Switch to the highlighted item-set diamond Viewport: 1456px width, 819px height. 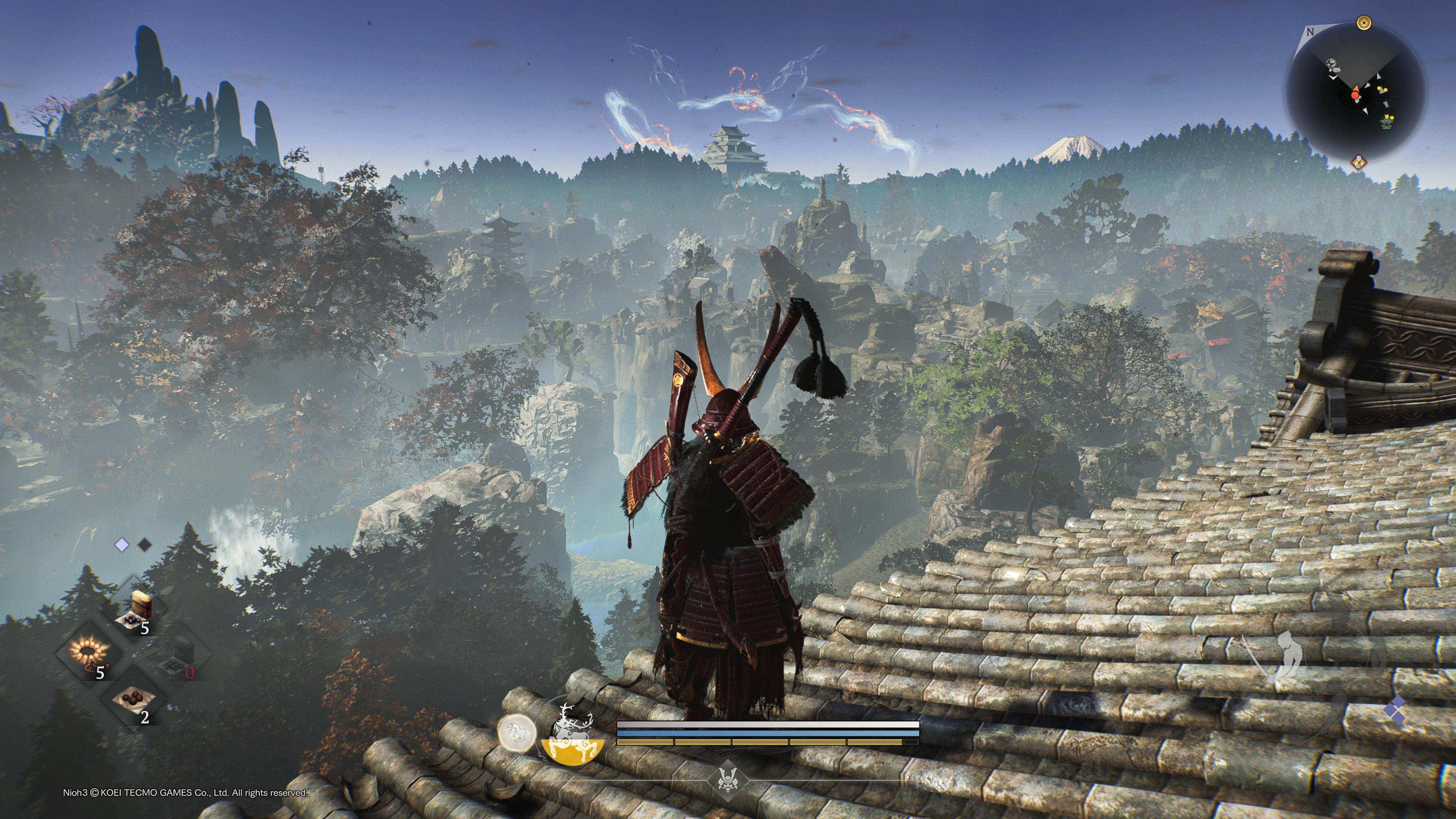tap(121, 545)
